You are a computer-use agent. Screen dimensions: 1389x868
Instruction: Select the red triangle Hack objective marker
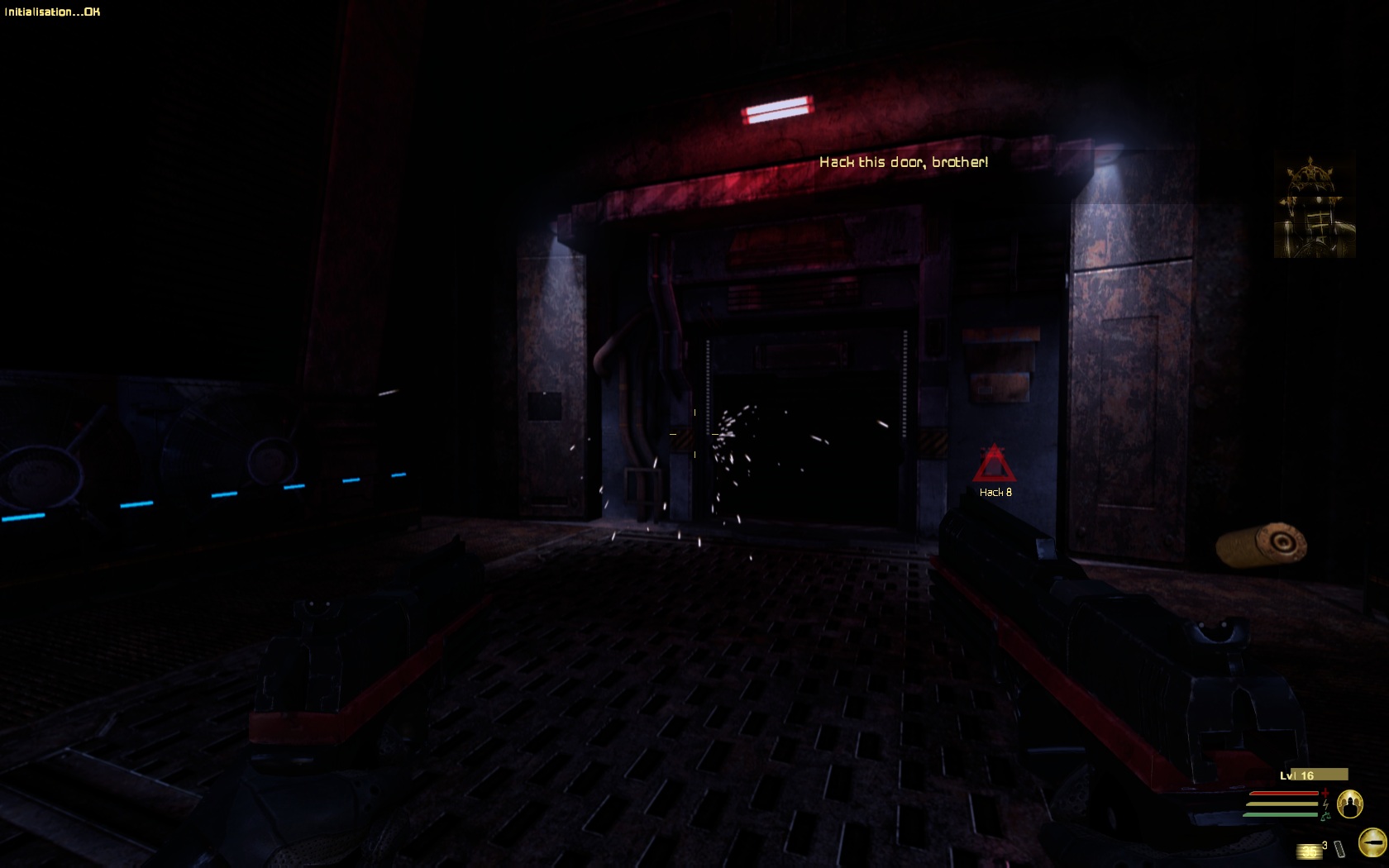pos(993,465)
